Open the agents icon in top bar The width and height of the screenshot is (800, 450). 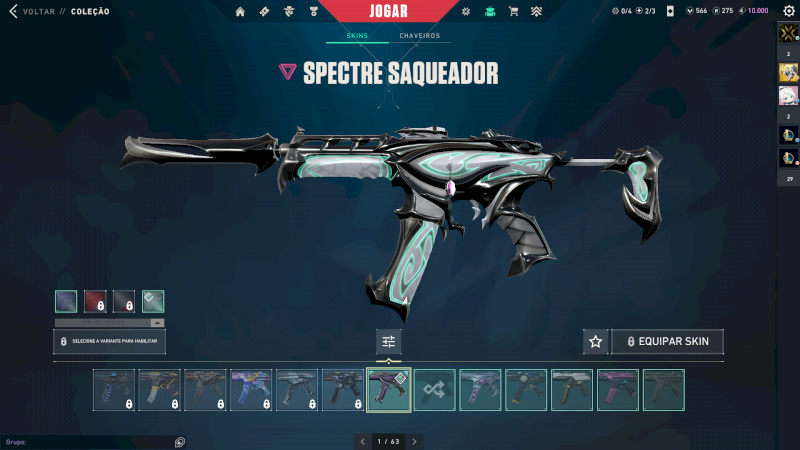(289, 12)
